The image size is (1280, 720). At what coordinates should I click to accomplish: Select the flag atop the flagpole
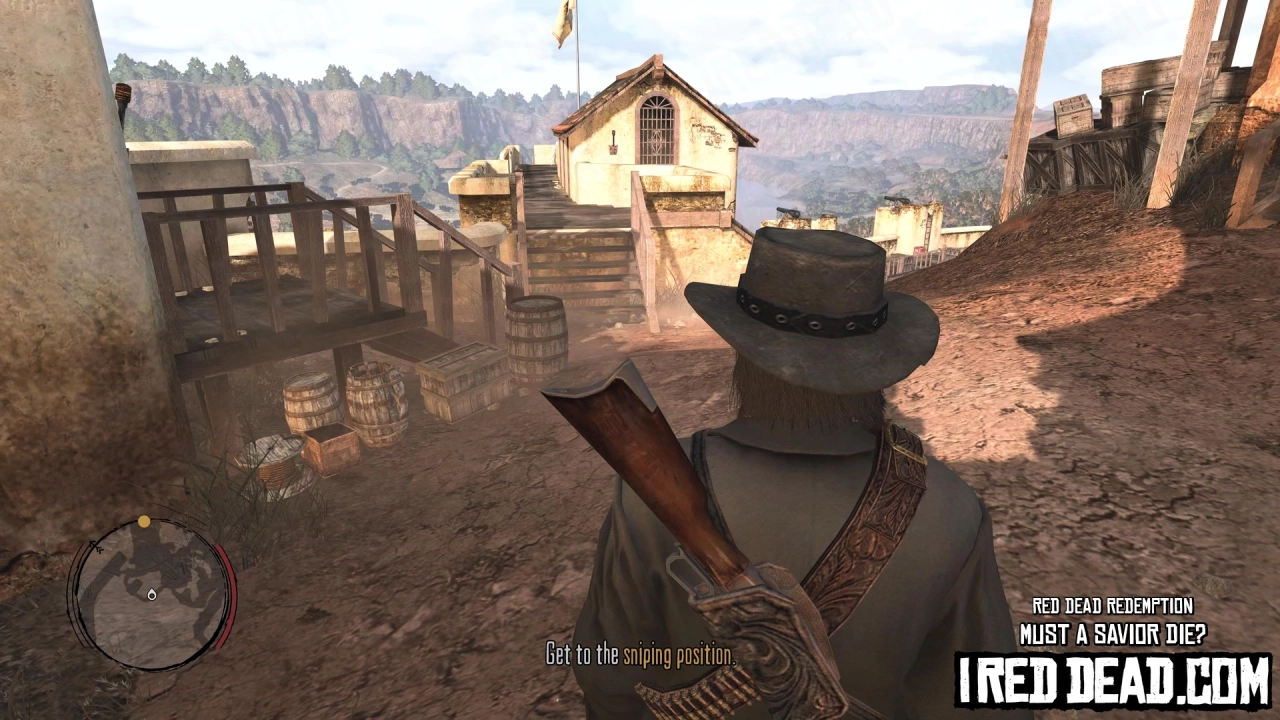click(x=562, y=15)
